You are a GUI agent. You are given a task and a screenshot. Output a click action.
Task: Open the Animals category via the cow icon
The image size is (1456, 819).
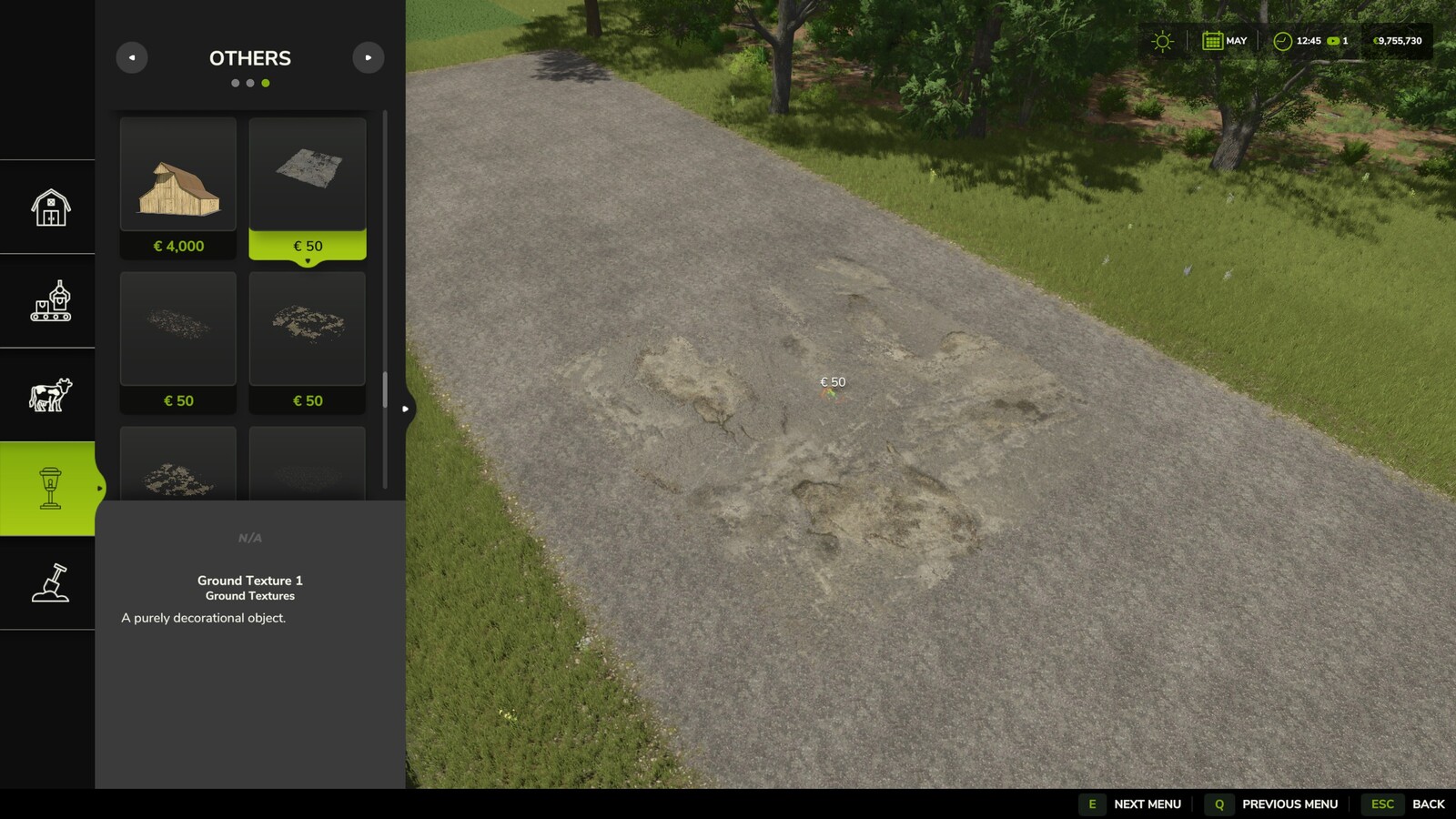[52, 392]
